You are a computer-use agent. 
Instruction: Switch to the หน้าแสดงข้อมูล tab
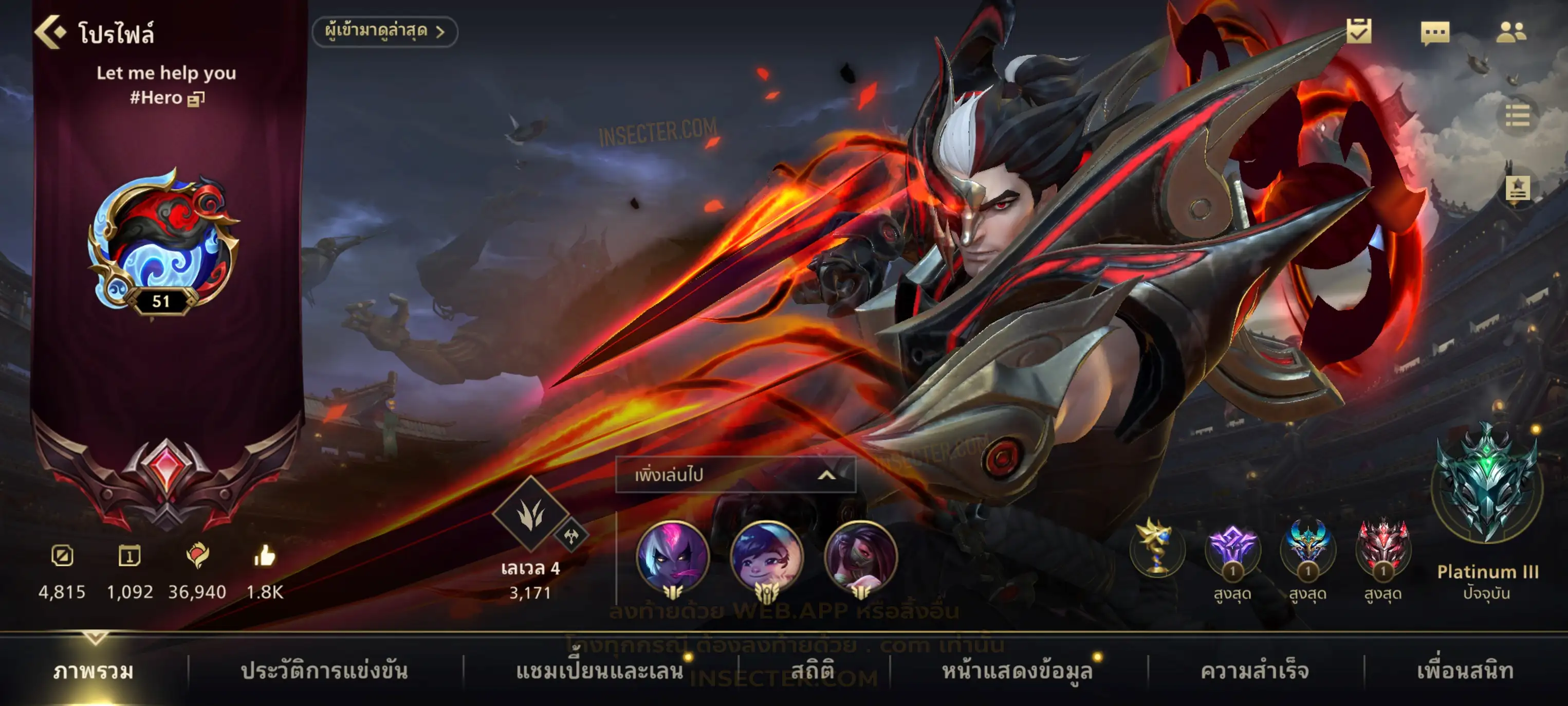pyautogui.click(x=1017, y=671)
